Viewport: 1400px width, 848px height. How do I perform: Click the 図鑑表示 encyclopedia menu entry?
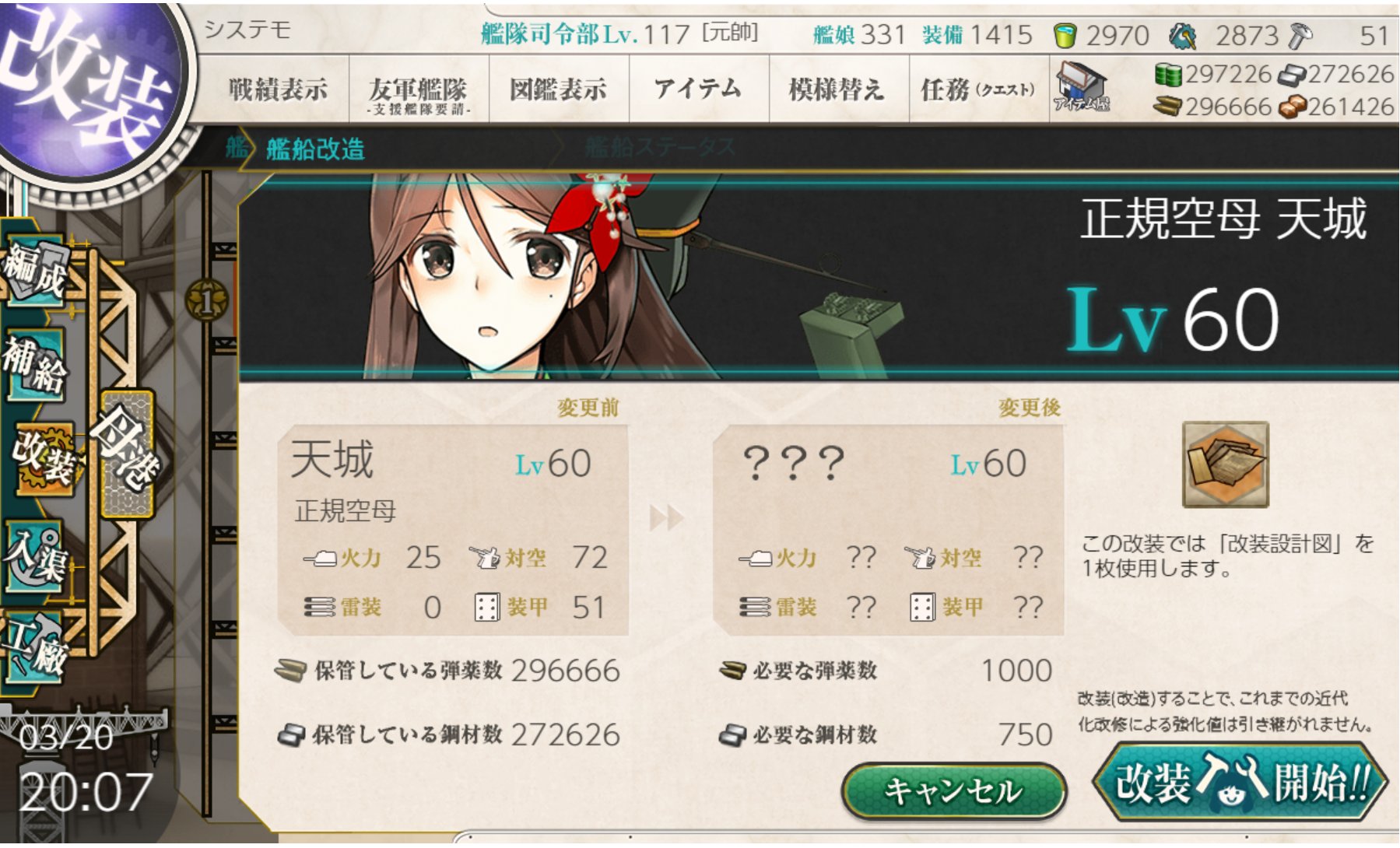click(559, 88)
